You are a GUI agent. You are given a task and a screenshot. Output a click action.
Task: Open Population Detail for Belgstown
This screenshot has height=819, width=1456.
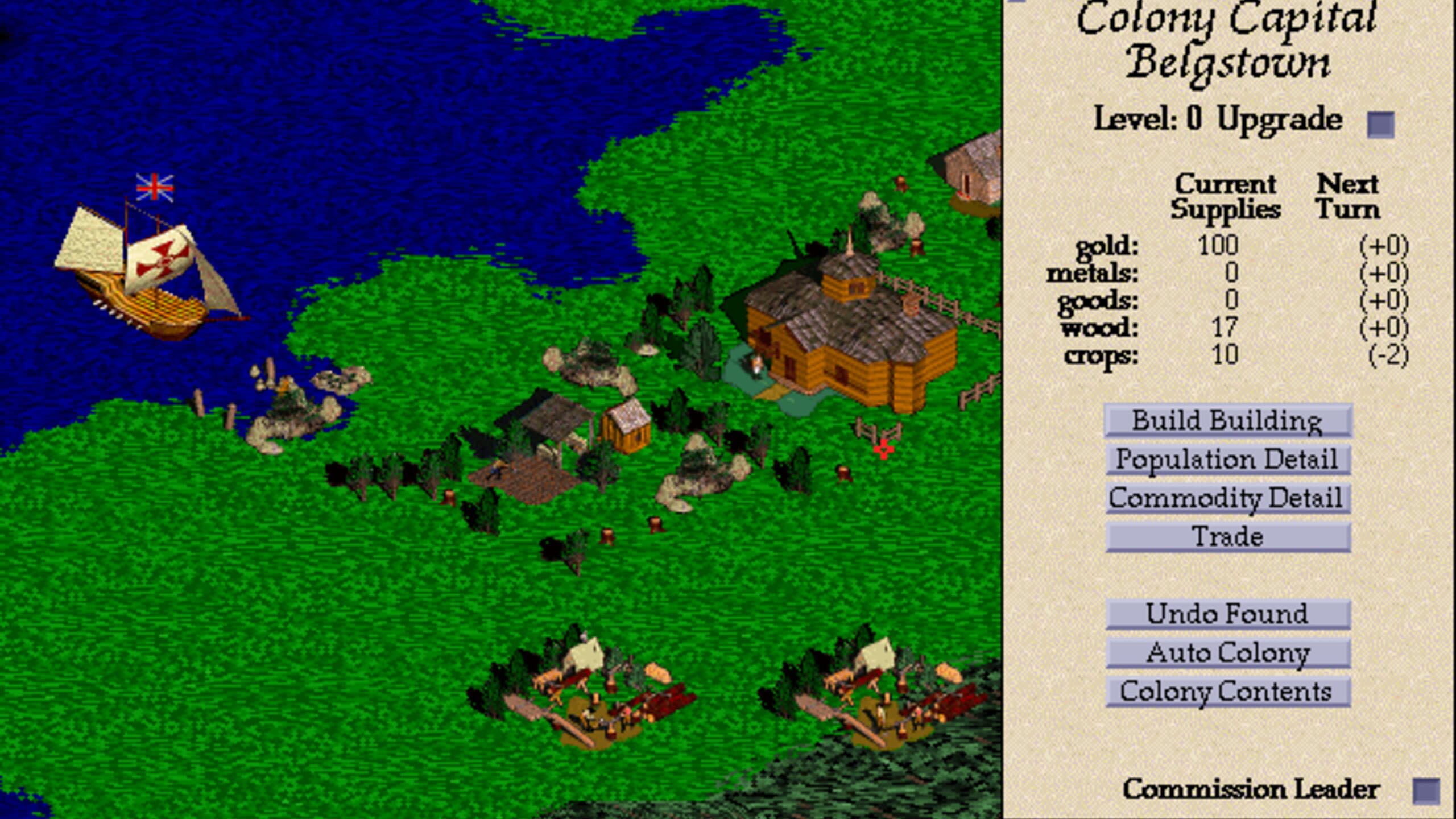point(1226,460)
